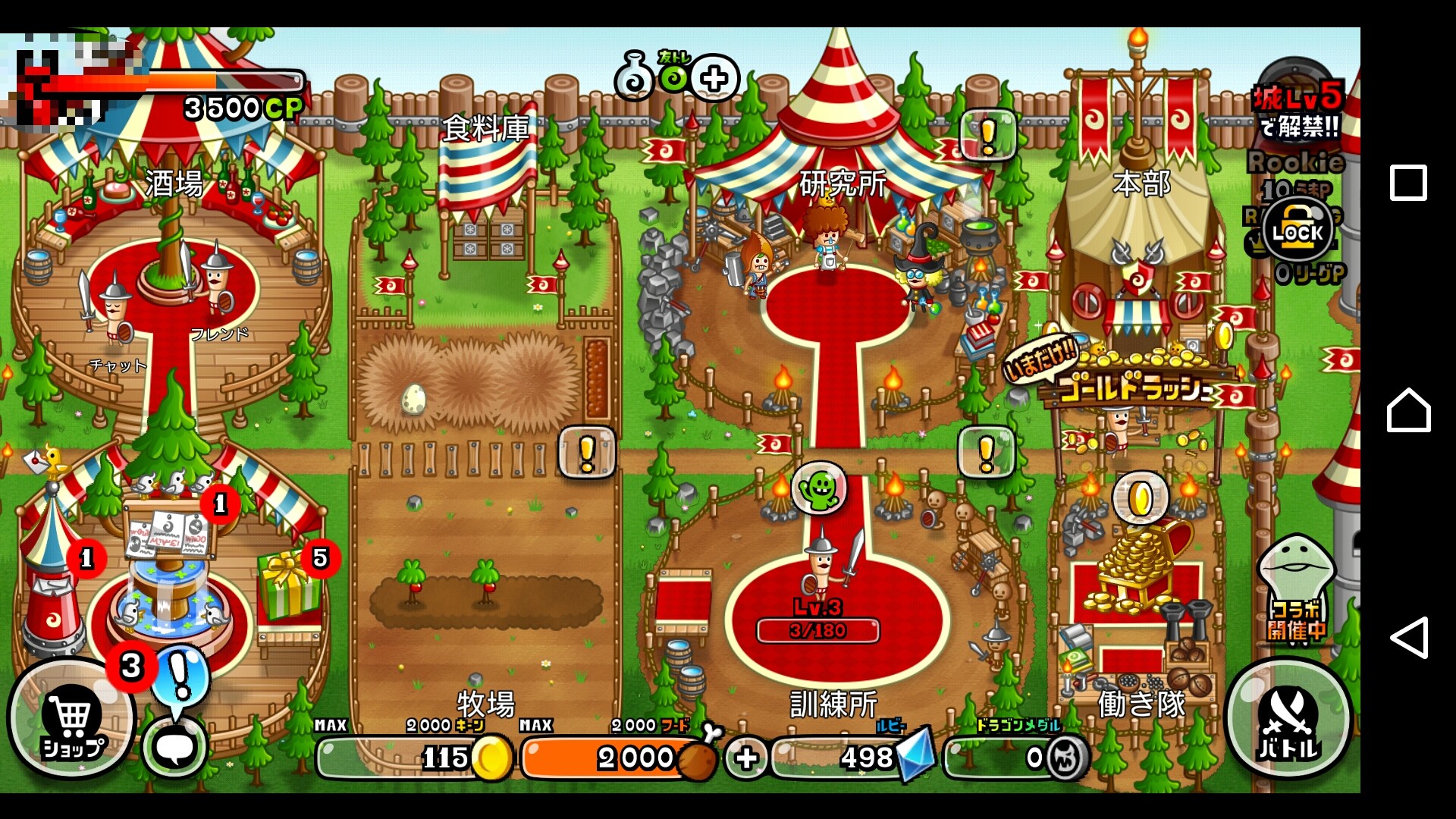This screenshot has width=1456, height=819.
Task: Open the ショップ shop button
Action: click(x=72, y=720)
